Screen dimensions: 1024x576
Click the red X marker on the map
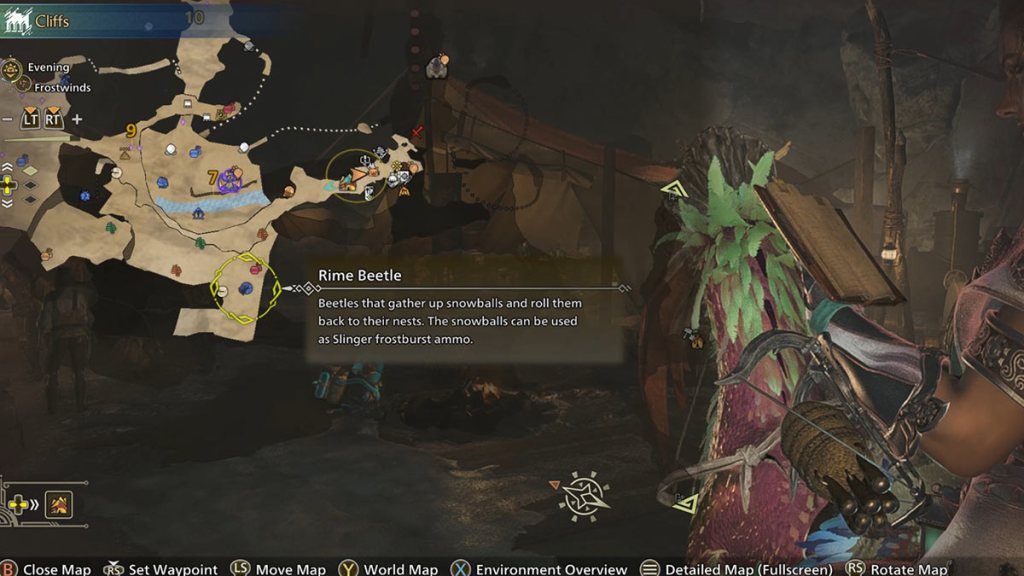click(418, 132)
